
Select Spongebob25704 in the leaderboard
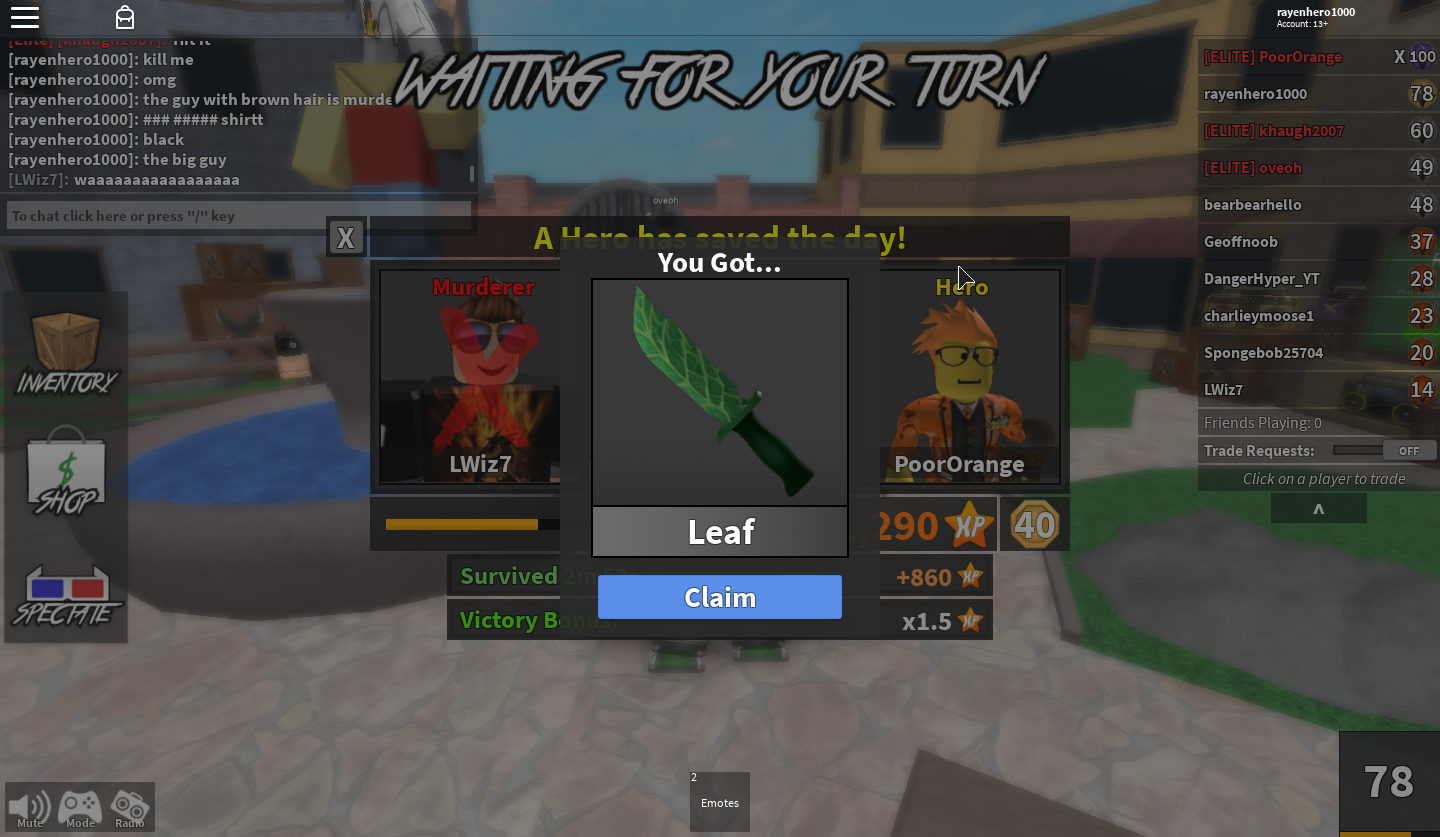(1263, 353)
